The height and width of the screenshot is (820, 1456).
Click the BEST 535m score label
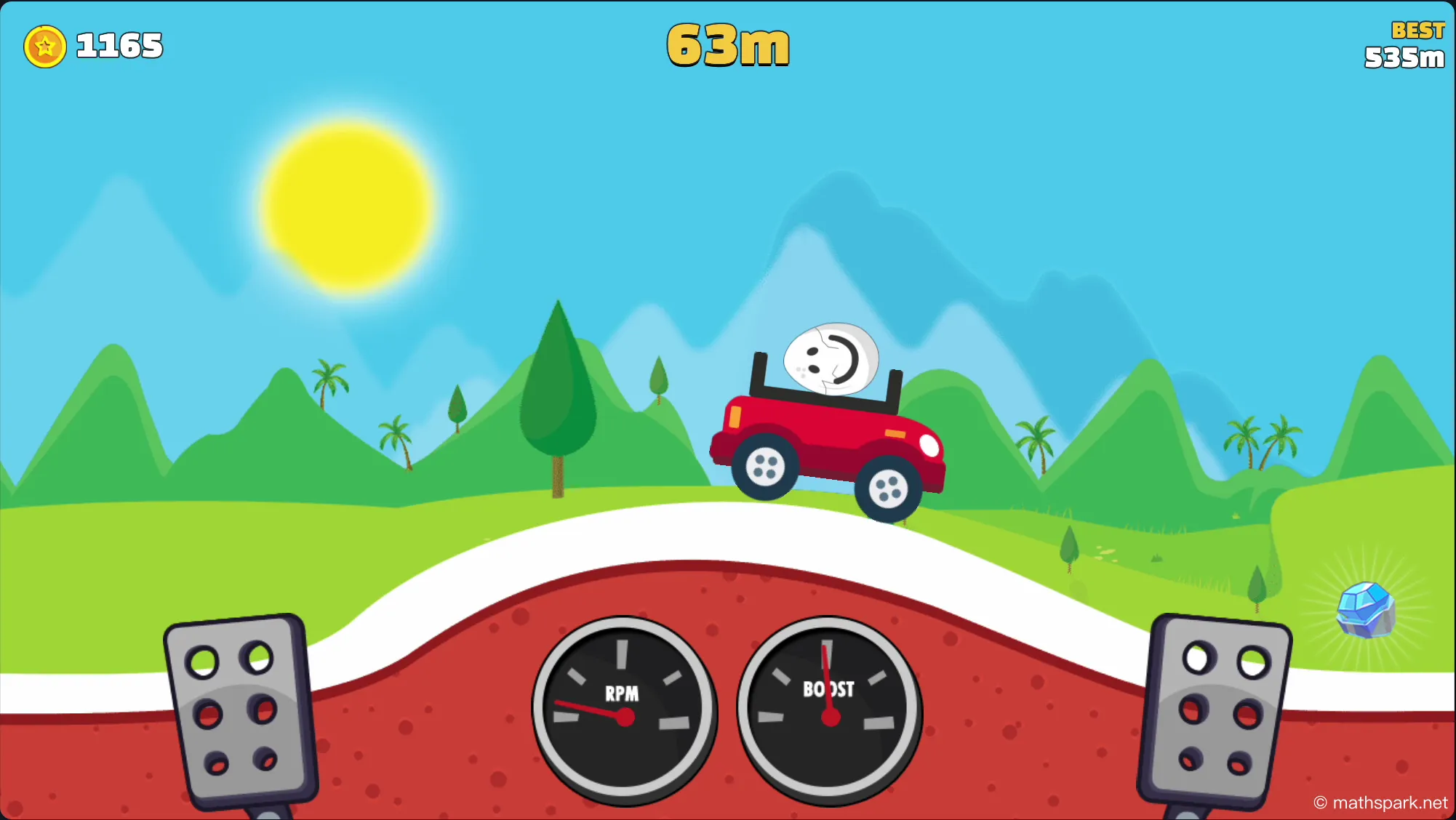(x=1404, y=44)
